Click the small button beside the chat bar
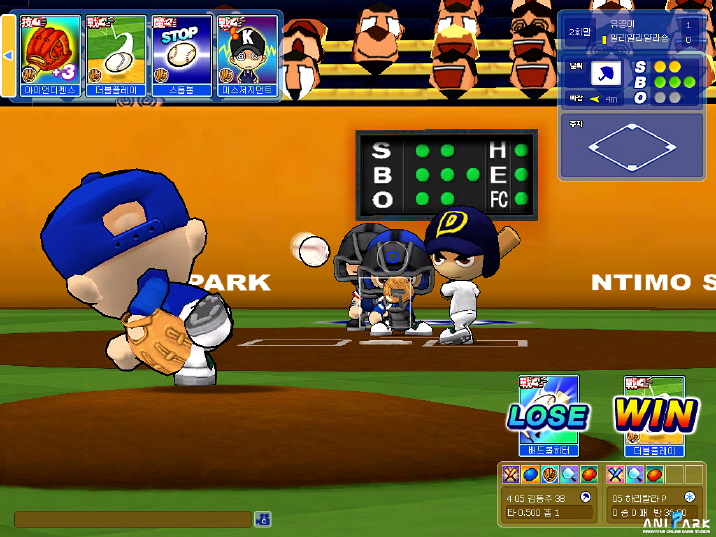The image size is (716, 537). 262,519
